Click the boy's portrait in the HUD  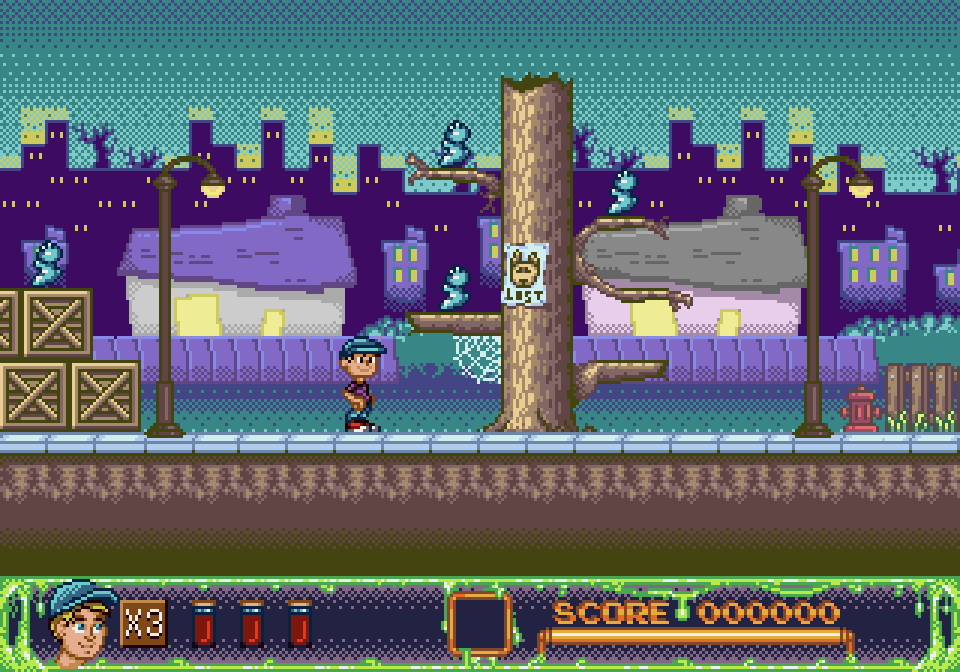tap(80, 622)
